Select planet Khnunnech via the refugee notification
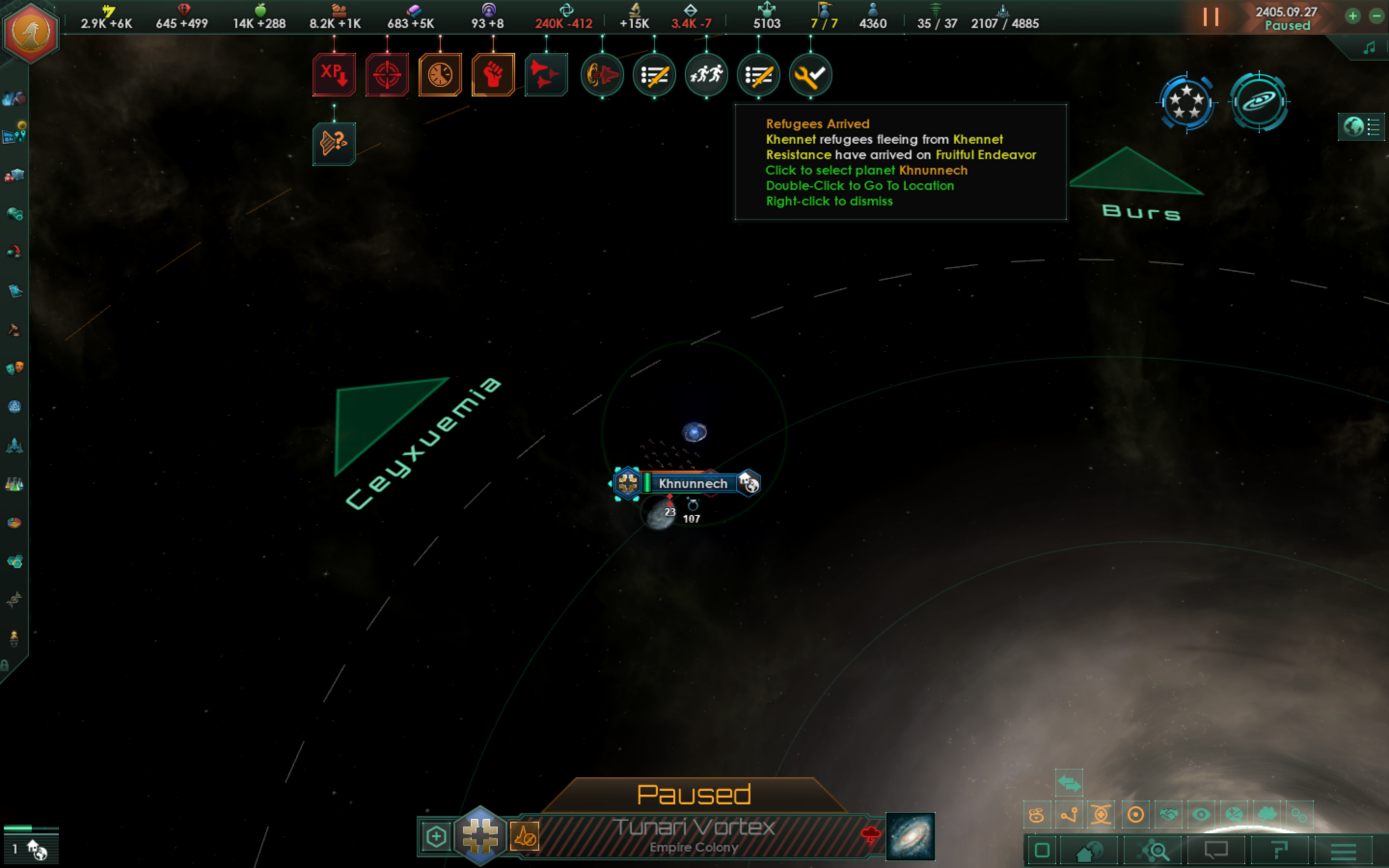 (x=707, y=75)
